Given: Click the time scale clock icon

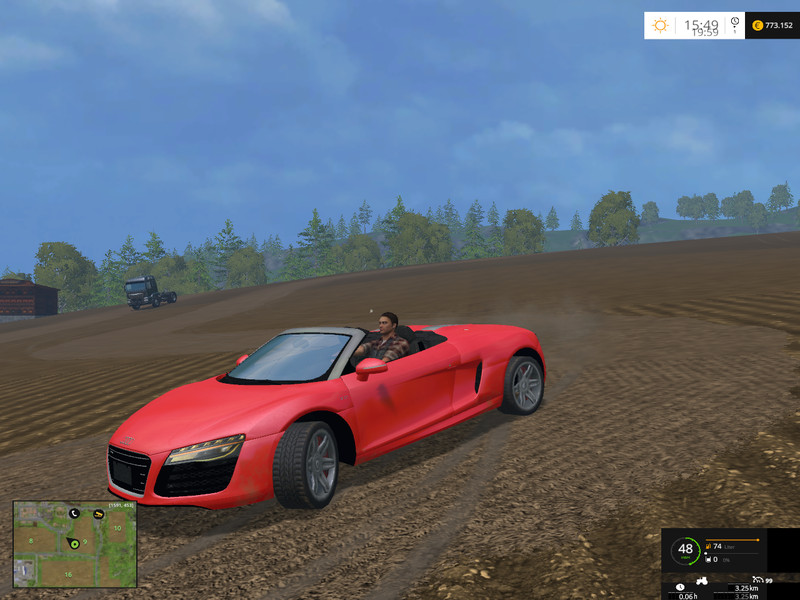Looking at the screenshot, I should pyautogui.click(x=735, y=22).
